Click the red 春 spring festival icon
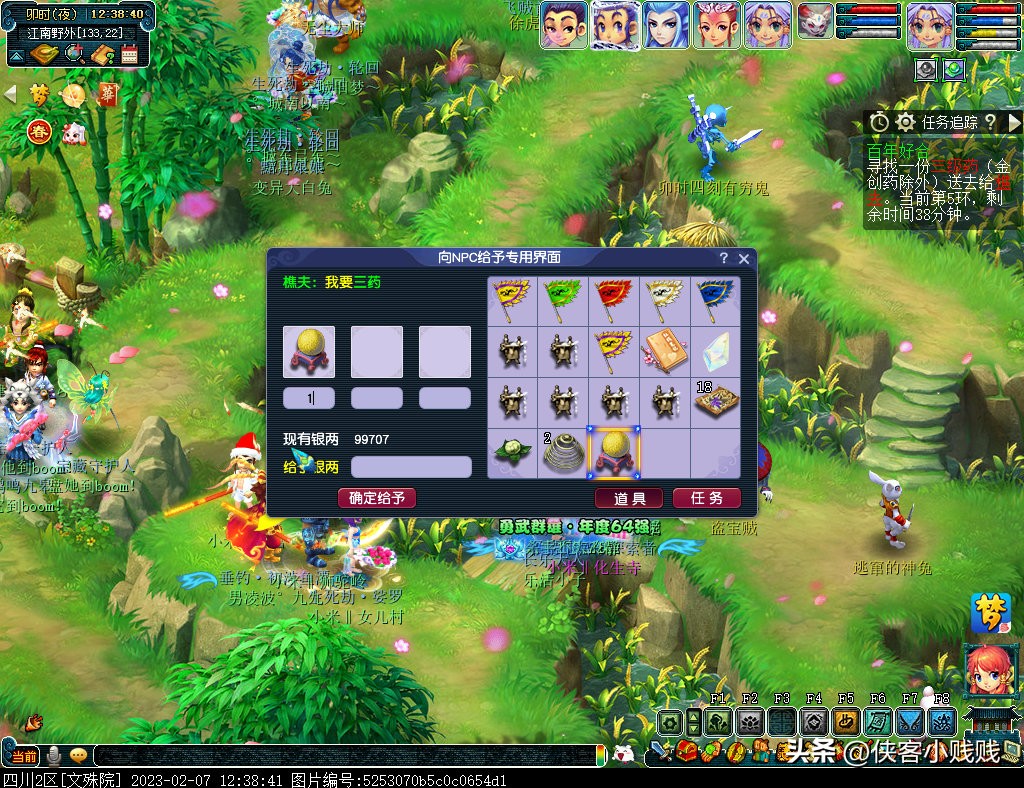The width and height of the screenshot is (1024, 788). [40, 131]
